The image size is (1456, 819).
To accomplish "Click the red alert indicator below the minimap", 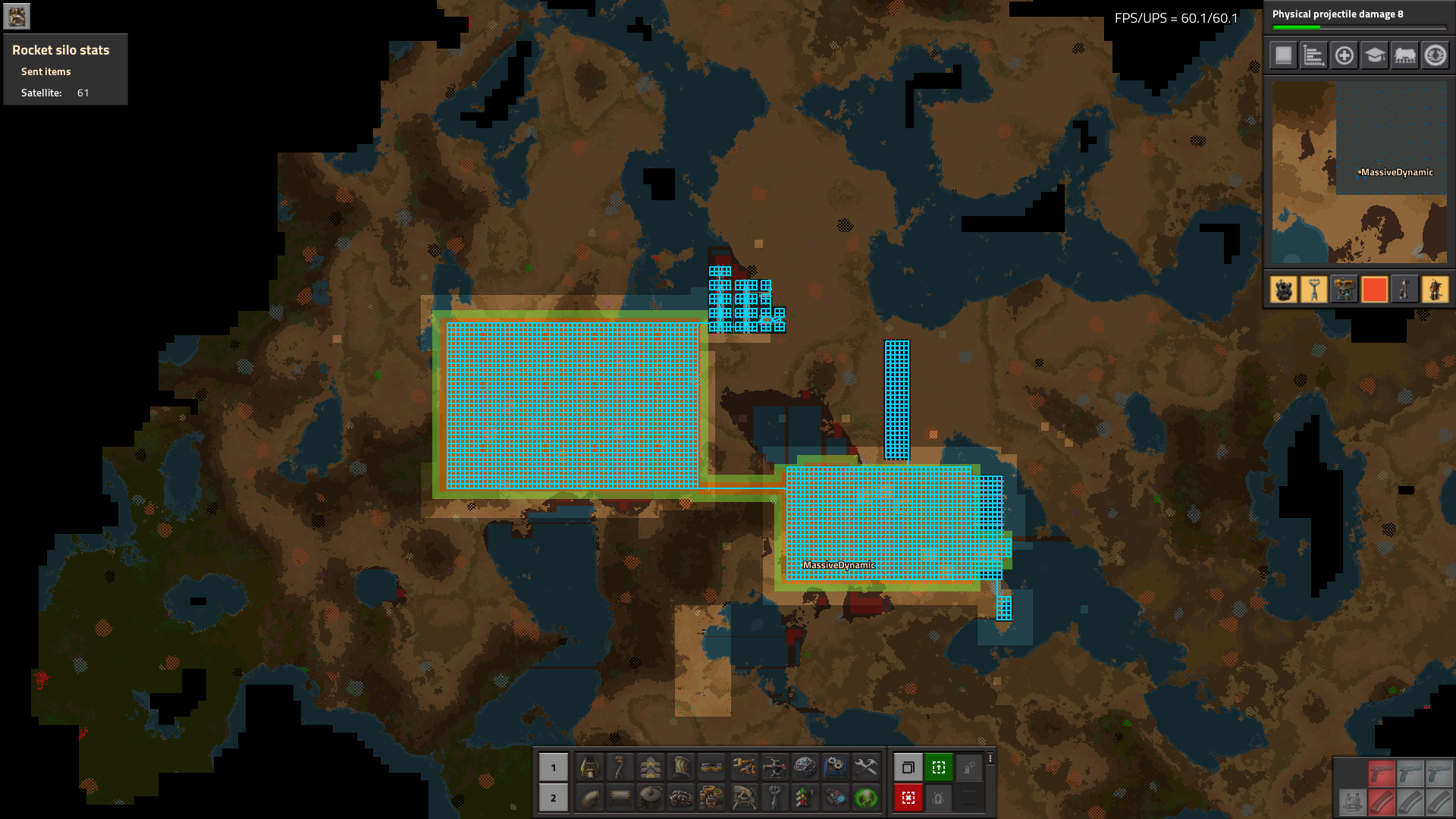I will pyautogui.click(x=1375, y=289).
